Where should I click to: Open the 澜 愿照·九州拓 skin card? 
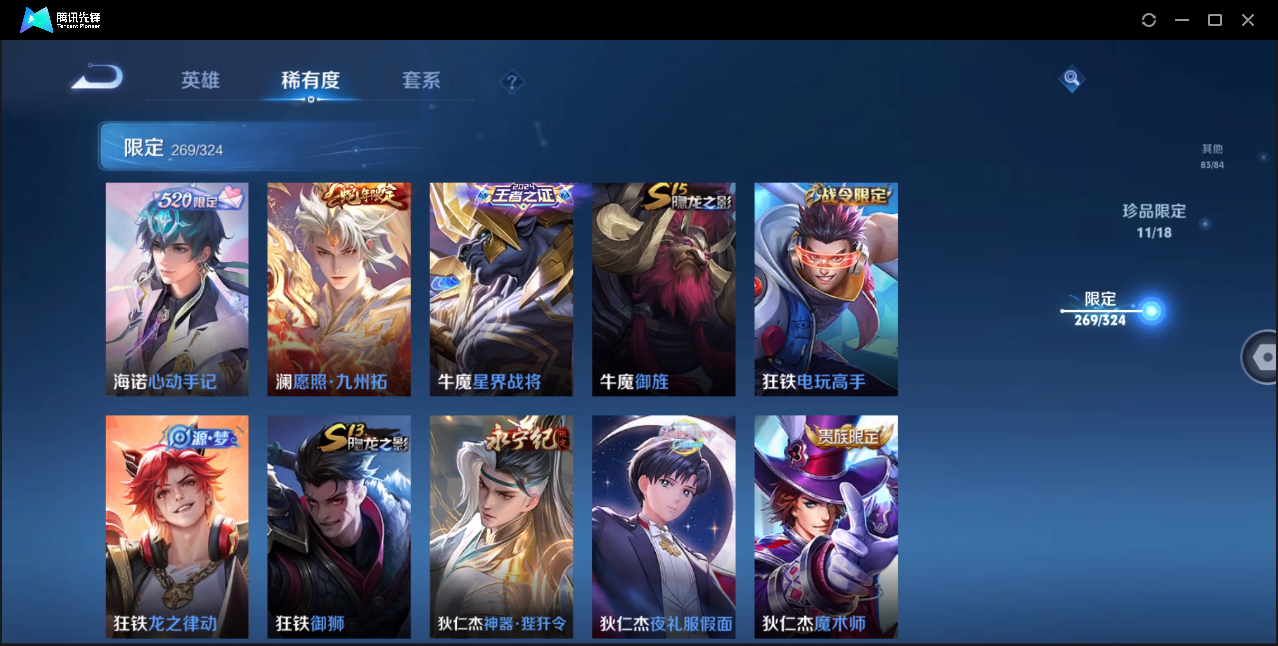click(x=339, y=289)
